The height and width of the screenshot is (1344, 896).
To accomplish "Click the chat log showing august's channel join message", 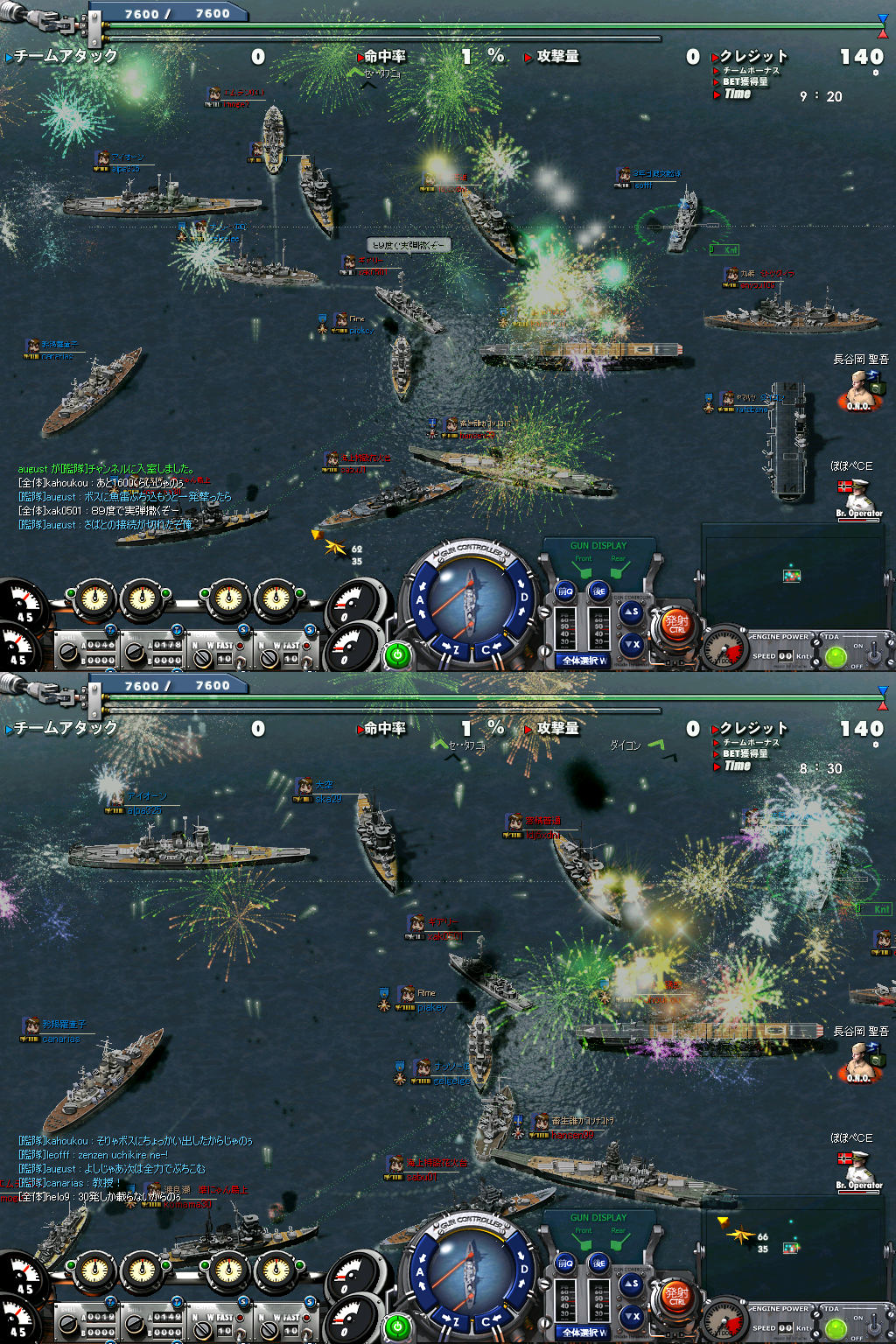I will pyautogui.click(x=107, y=469).
